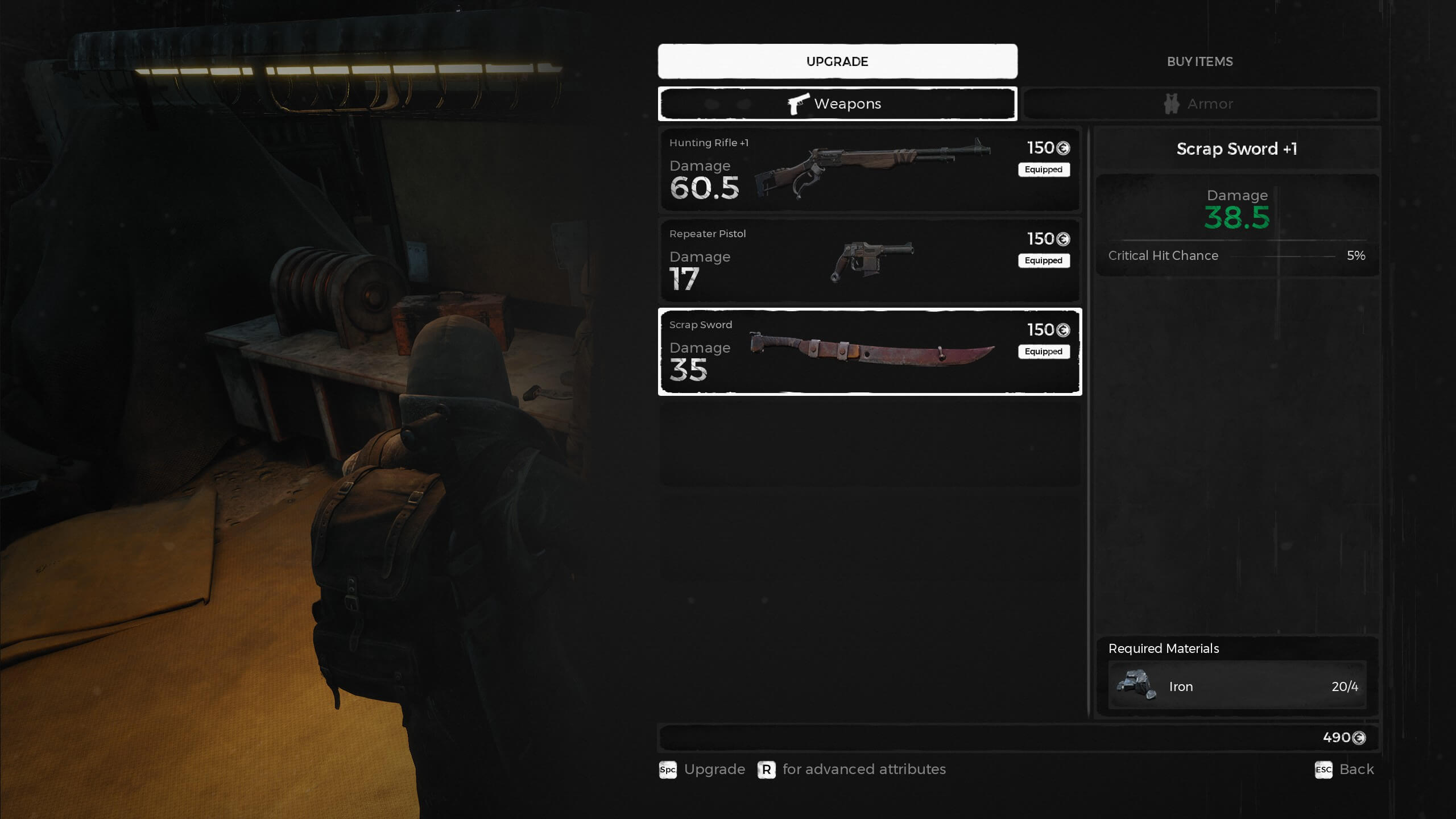Choose the Repeater Pistol for upgrade
1456x819 pixels.
tap(869, 260)
